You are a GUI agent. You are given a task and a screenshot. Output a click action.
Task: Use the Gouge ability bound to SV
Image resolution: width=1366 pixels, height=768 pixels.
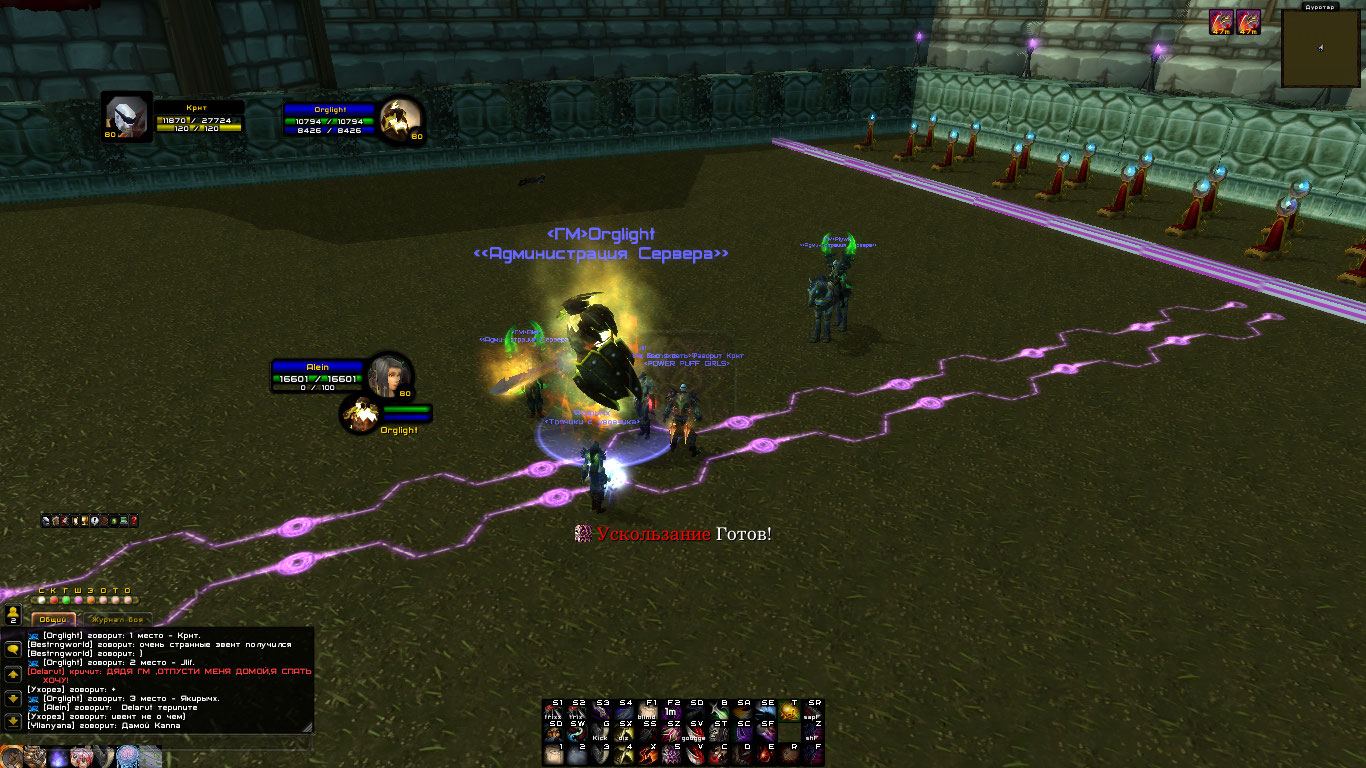pos(695,731)
